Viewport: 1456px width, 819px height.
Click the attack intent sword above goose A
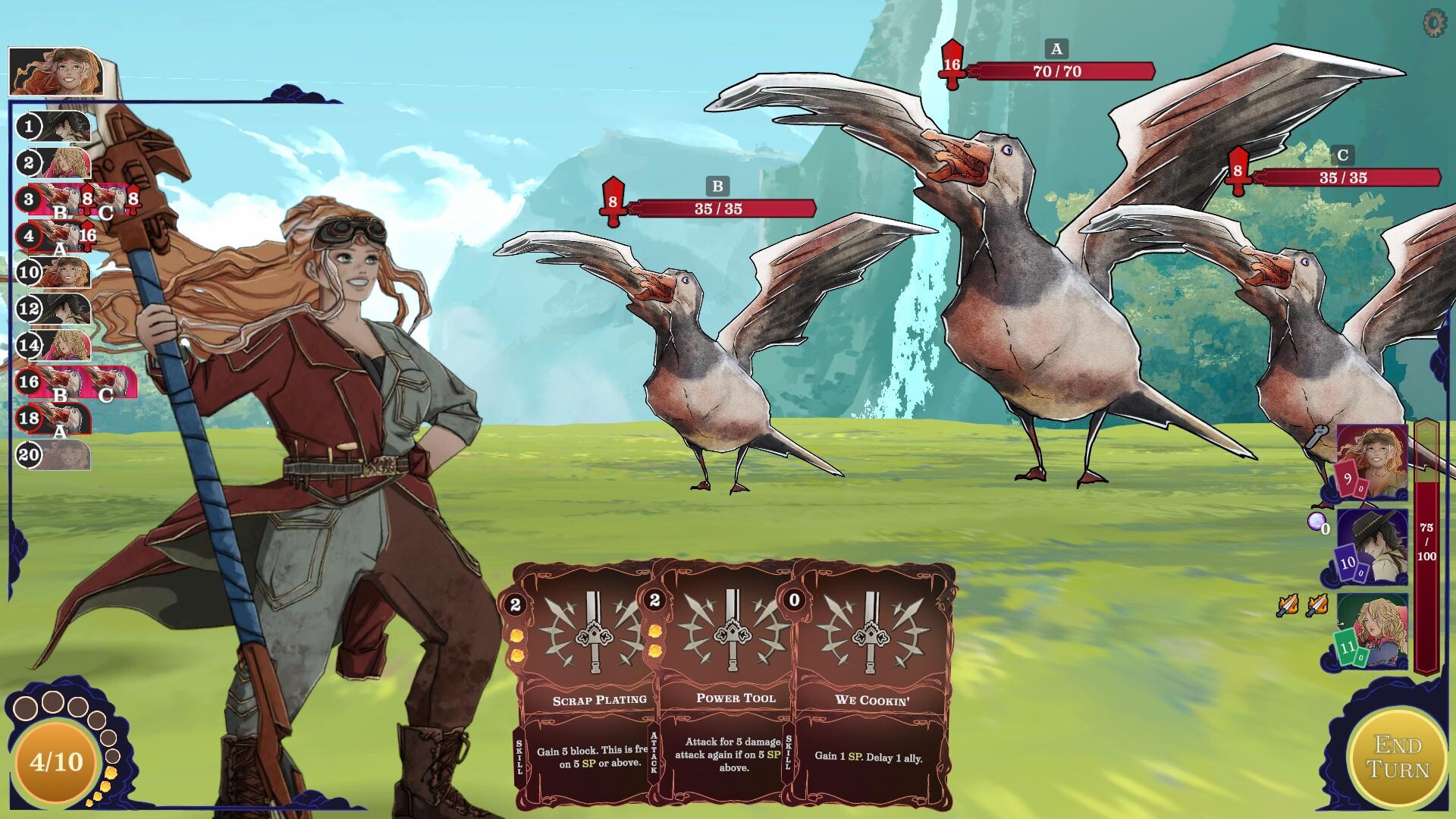coord(952,64)
